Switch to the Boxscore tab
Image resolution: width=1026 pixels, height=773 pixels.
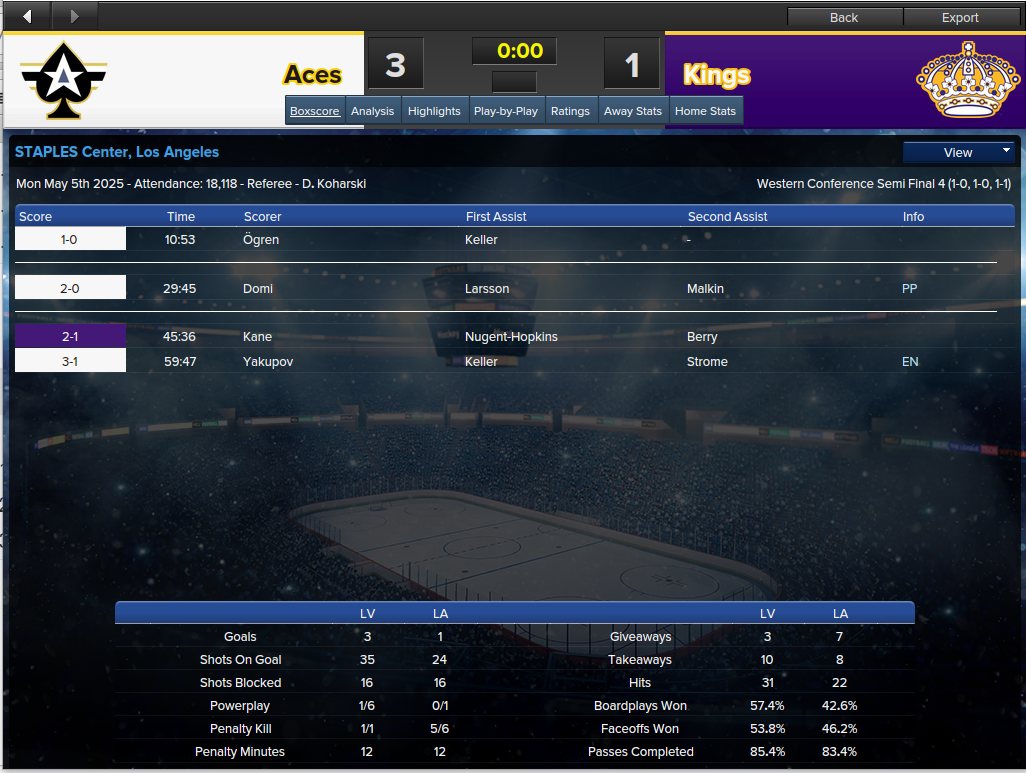pos(315,111)
